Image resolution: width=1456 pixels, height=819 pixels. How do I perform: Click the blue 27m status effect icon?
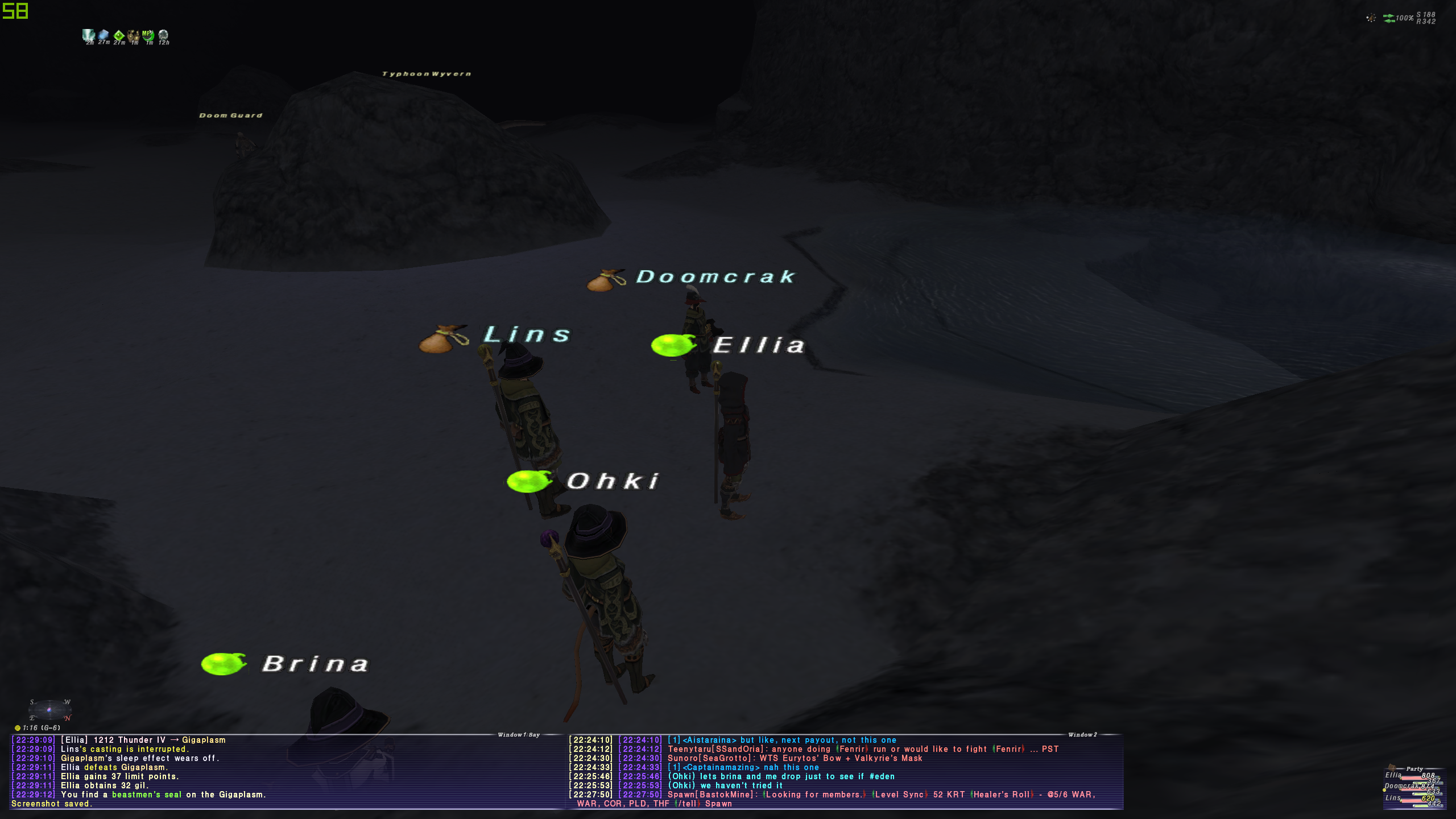[x=103, y=35]
